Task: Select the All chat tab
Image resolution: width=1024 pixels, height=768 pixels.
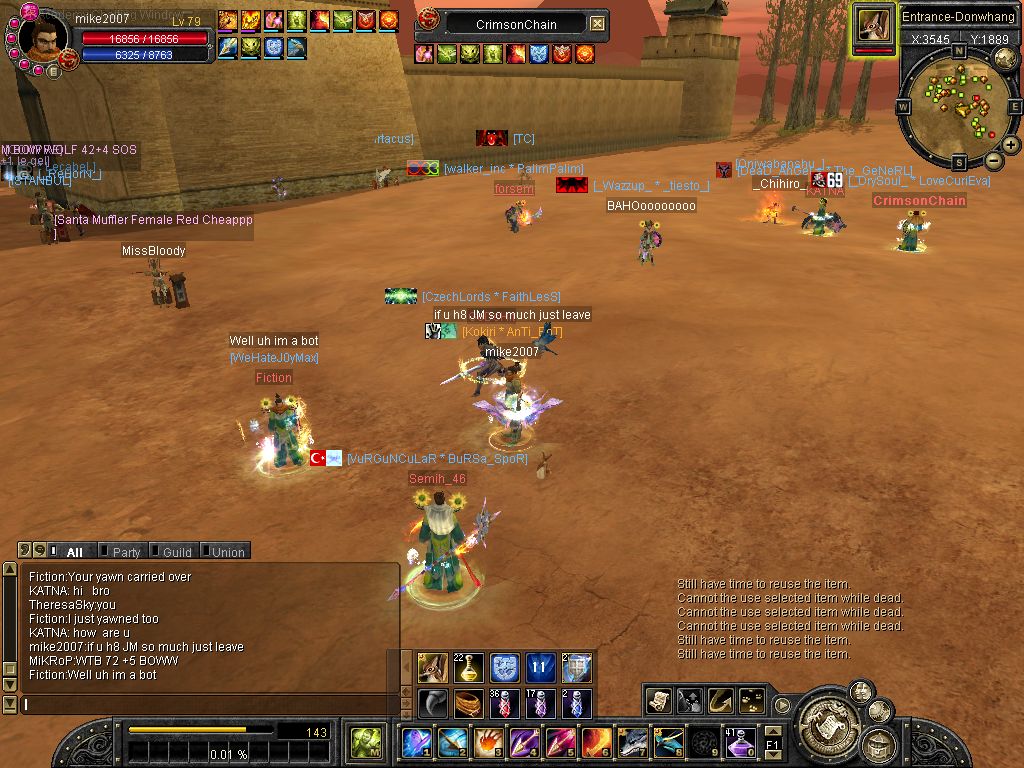Action: [x=74, y=551]
